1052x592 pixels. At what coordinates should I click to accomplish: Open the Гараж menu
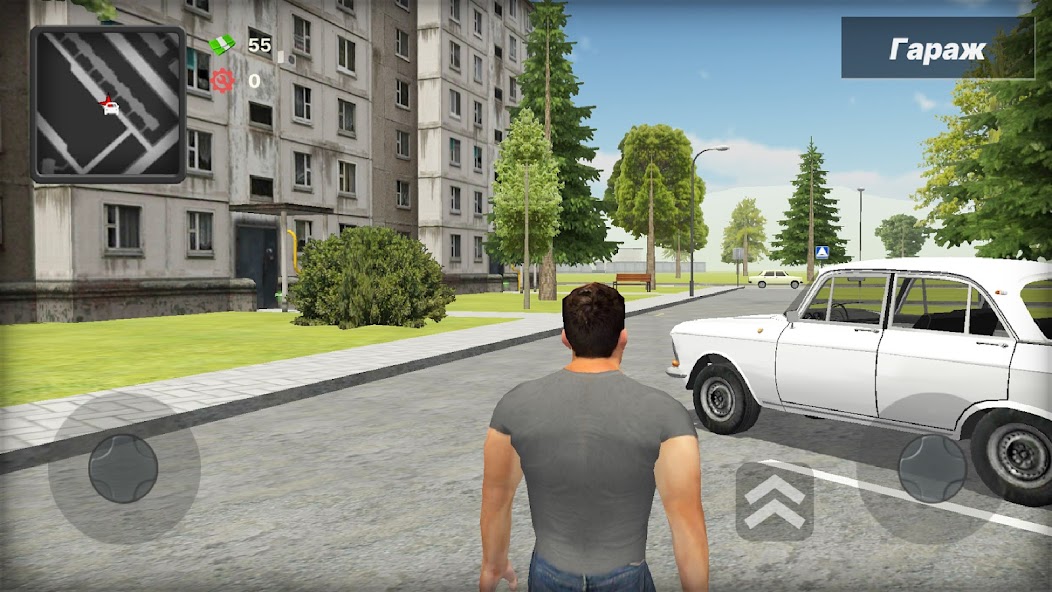pos(937,48)
